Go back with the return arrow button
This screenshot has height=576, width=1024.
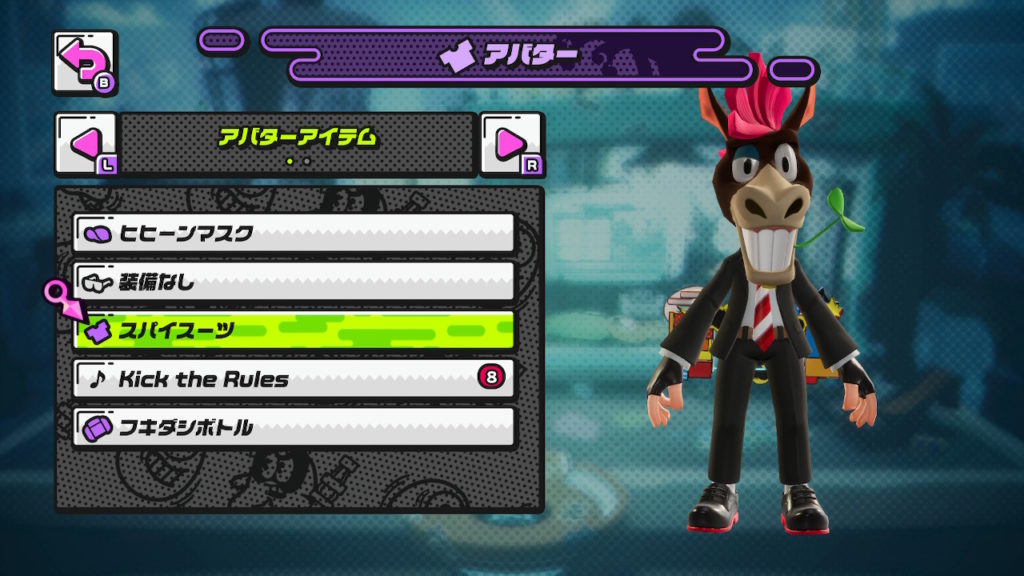pos(84,64)
